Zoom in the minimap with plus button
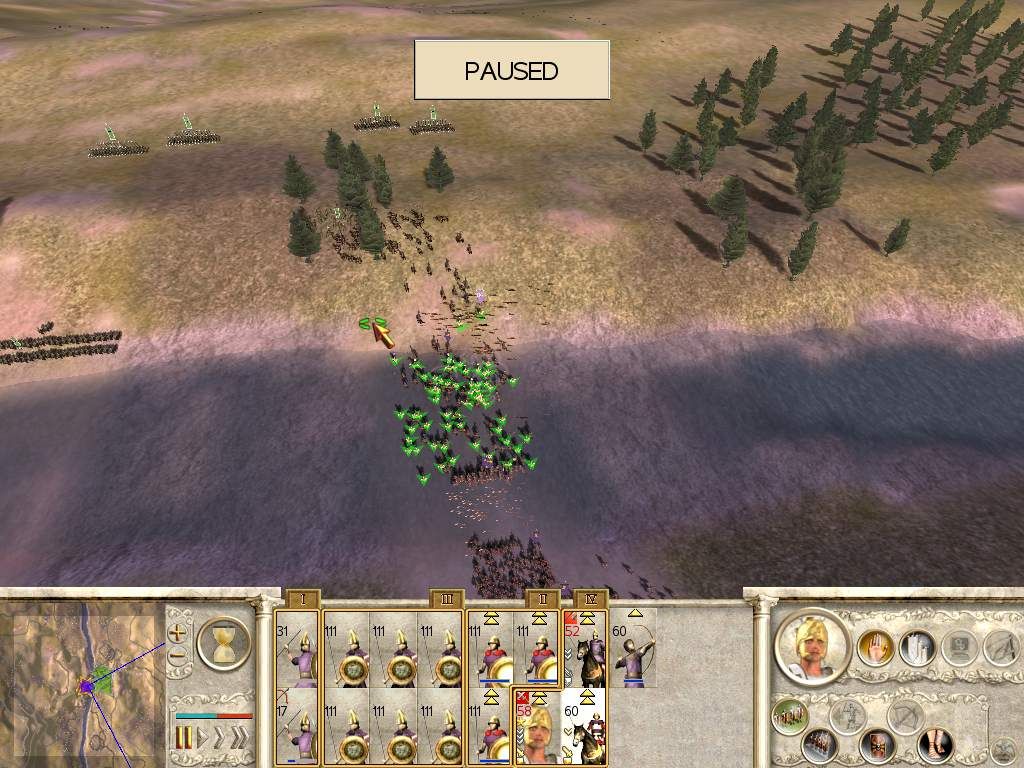Screen dimensions: 1024x768 [177, 633]
